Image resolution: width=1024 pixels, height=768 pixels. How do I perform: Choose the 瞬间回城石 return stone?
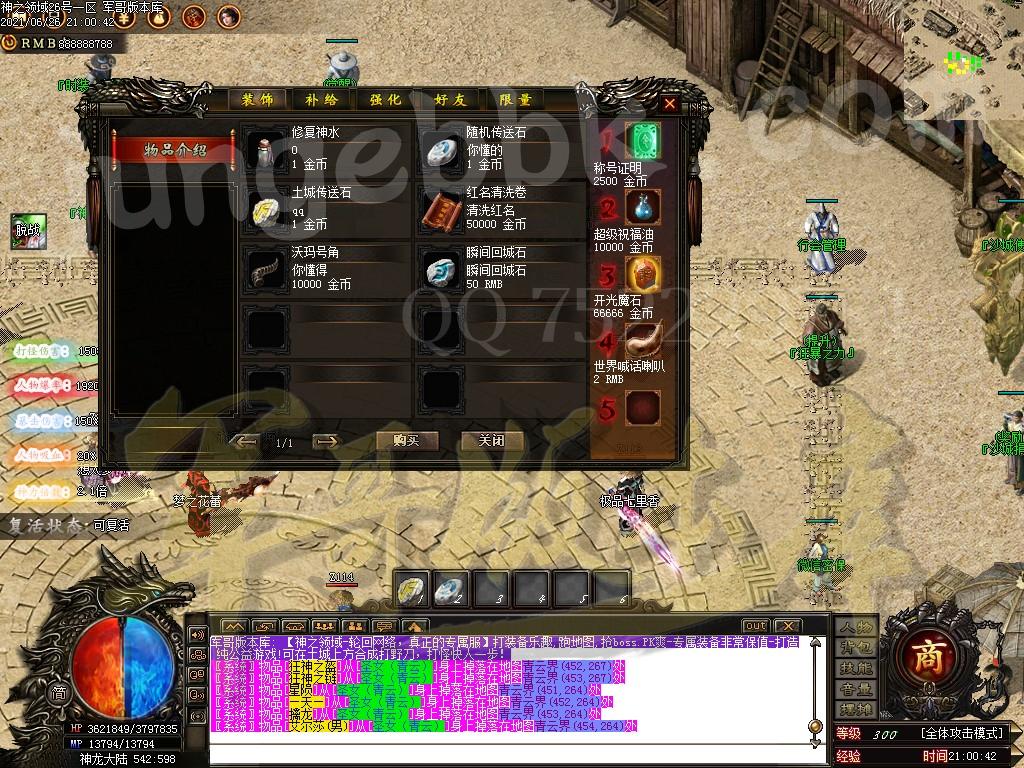(x=441, y=270)
